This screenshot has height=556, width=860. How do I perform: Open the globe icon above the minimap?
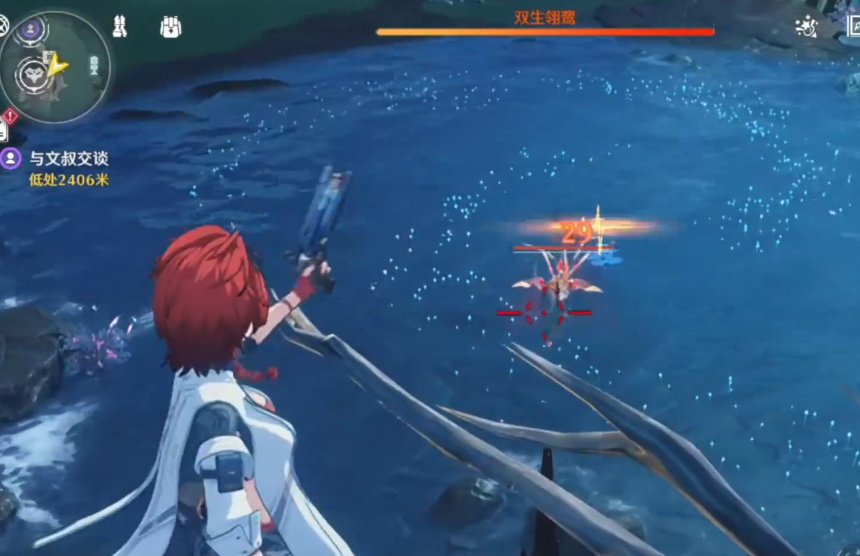(x=3, y=26)
